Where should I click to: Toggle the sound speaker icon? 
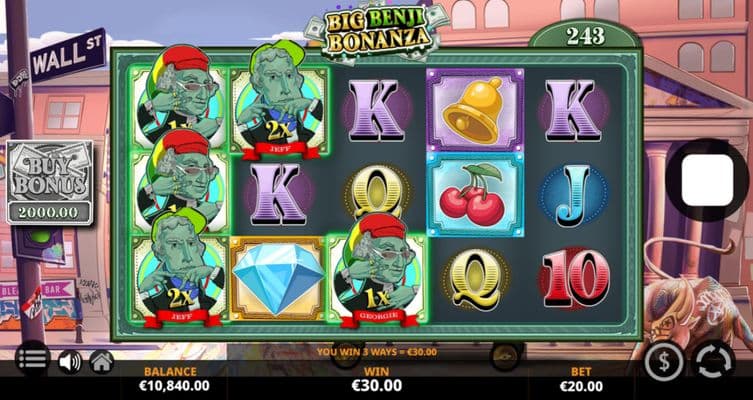click(69, 361)
